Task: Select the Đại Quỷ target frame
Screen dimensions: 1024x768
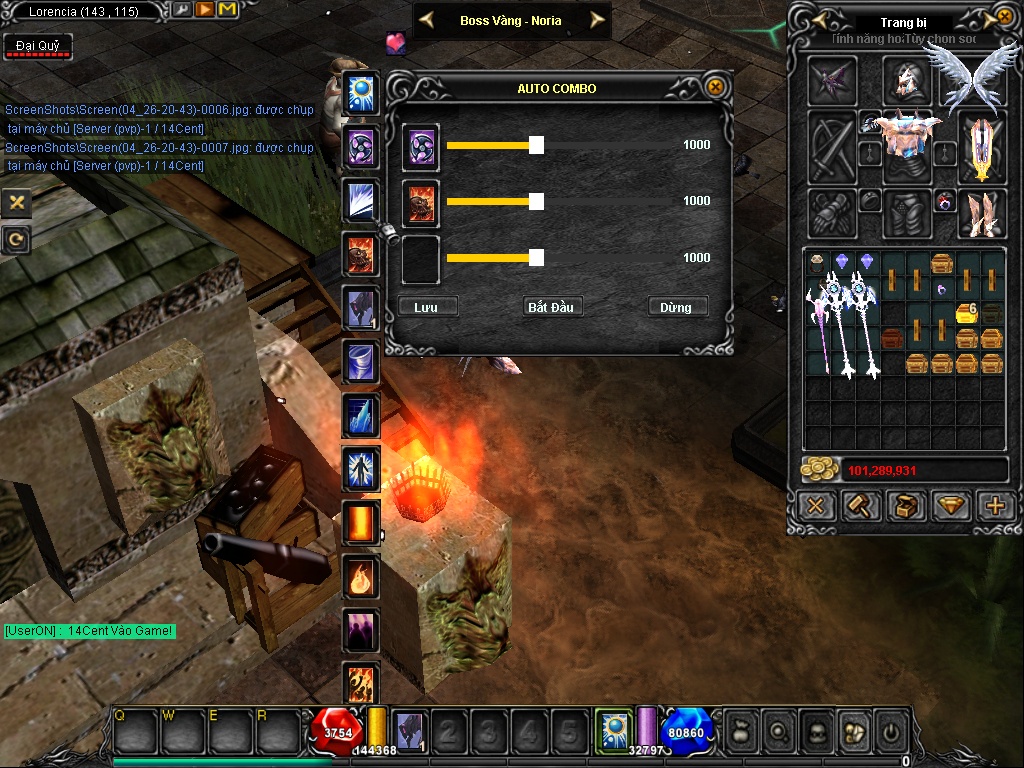Action: pyautogui.click(x=37, y=47)
